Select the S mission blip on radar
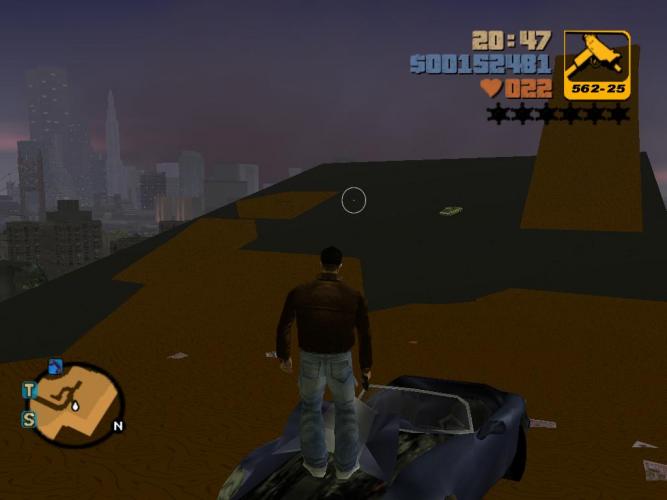 pyautogui.click(x=29, y=419)
